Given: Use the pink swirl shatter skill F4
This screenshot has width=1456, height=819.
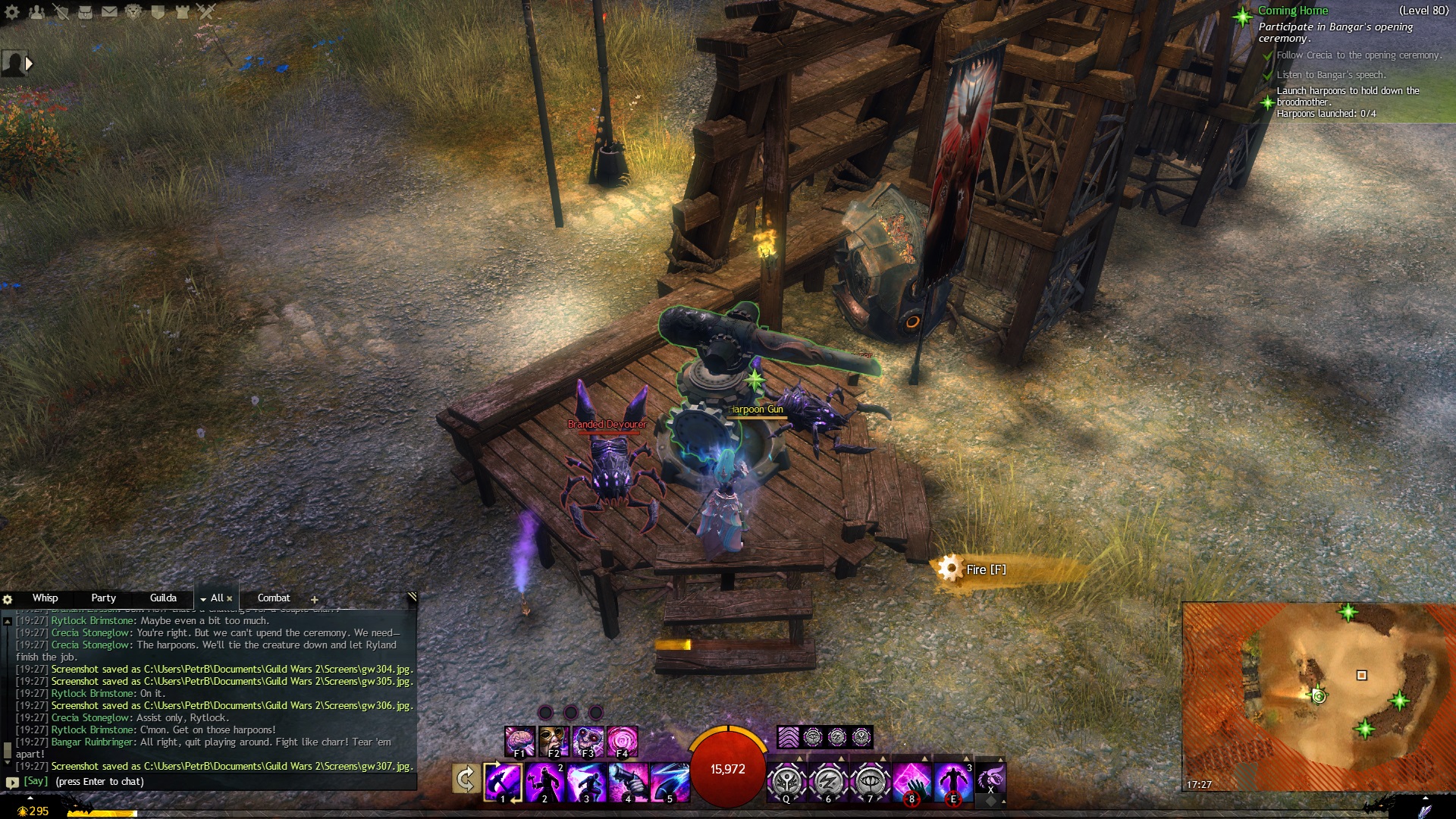Looking at the screenshot, I should point(622,740).
